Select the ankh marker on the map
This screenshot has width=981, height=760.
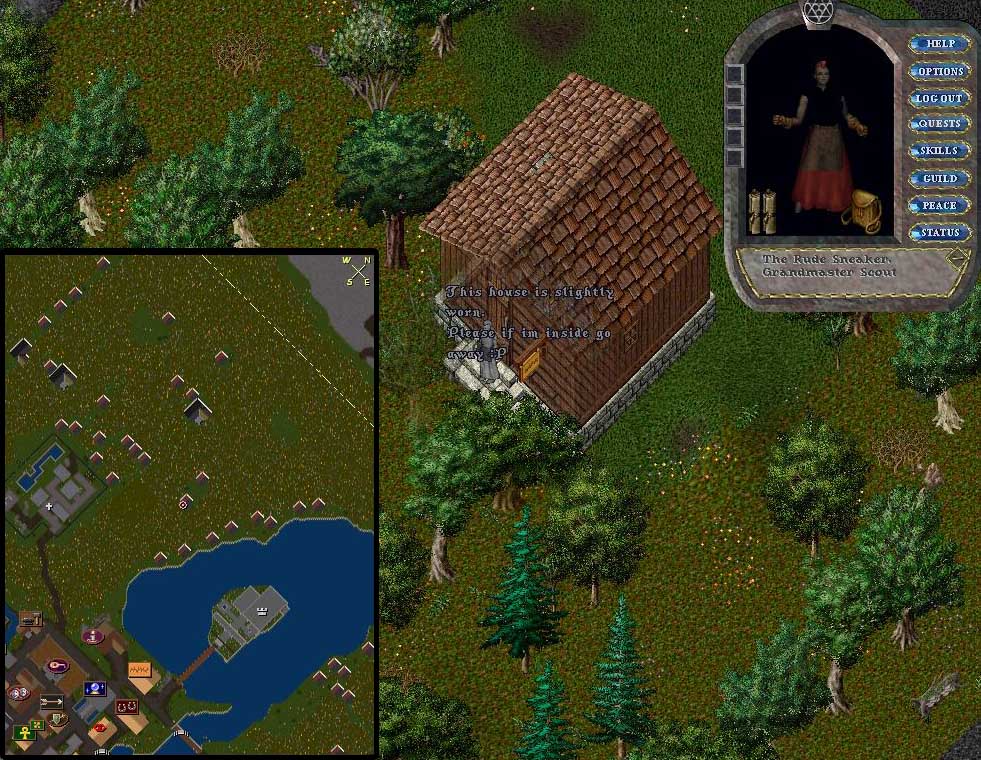point(23,734)
